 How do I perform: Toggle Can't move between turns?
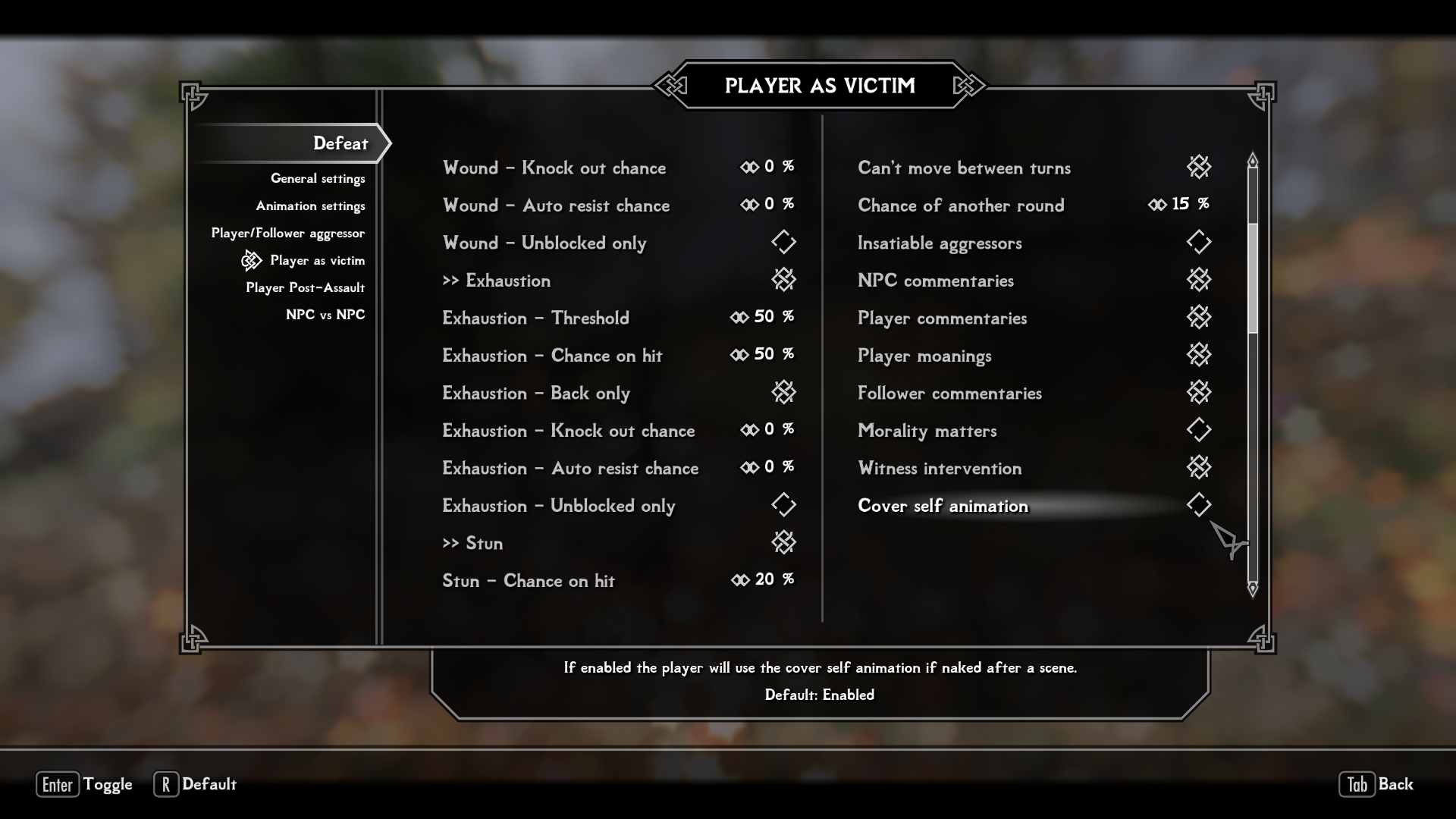1198,168
